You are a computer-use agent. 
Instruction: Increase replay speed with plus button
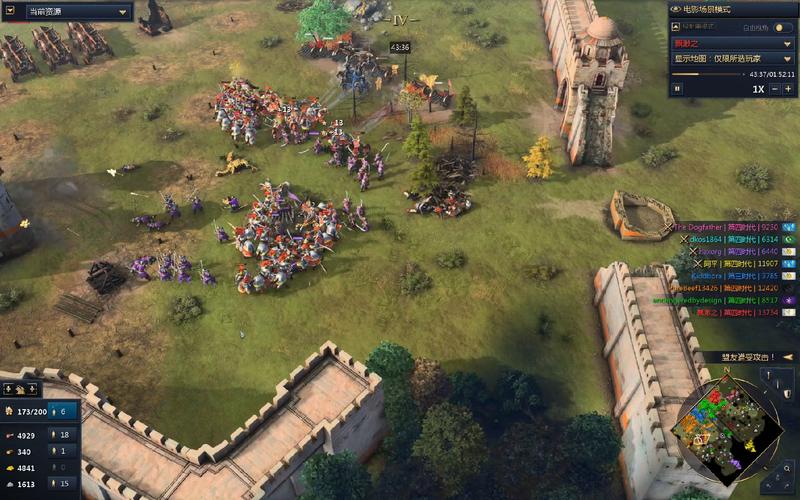[787, 89]
